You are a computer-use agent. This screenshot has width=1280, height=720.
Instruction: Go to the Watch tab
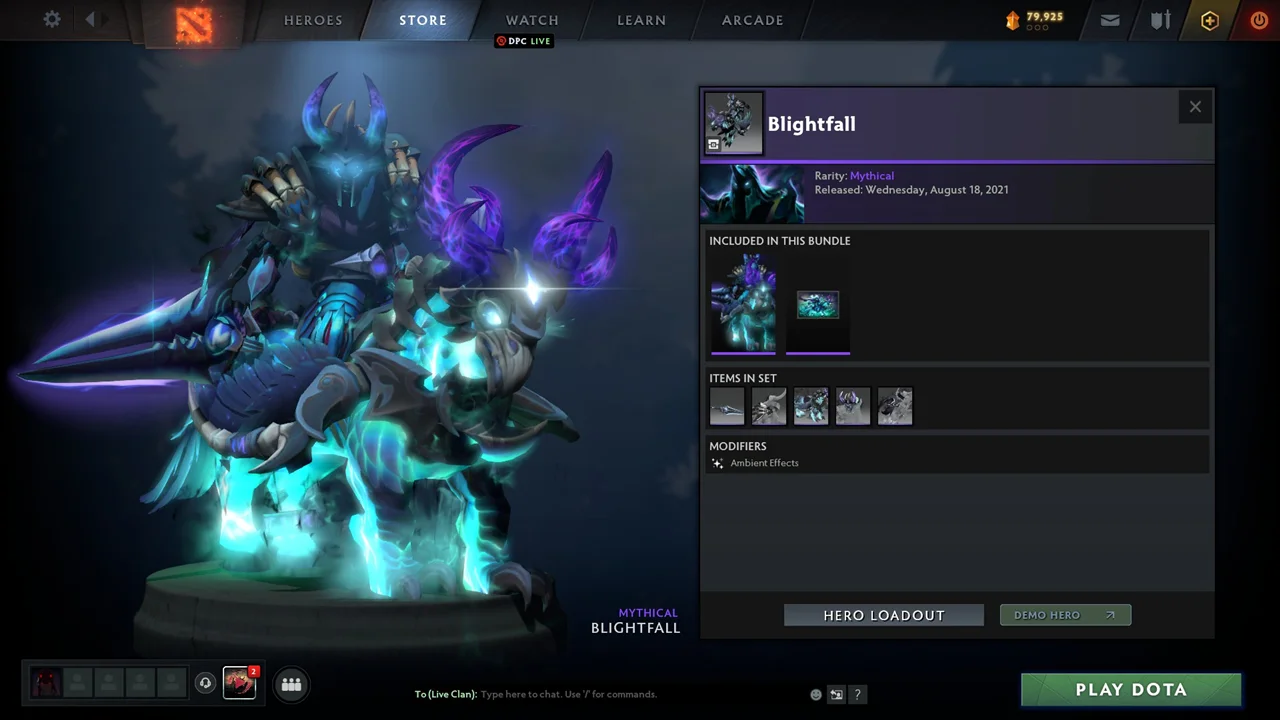click(532, 20)
